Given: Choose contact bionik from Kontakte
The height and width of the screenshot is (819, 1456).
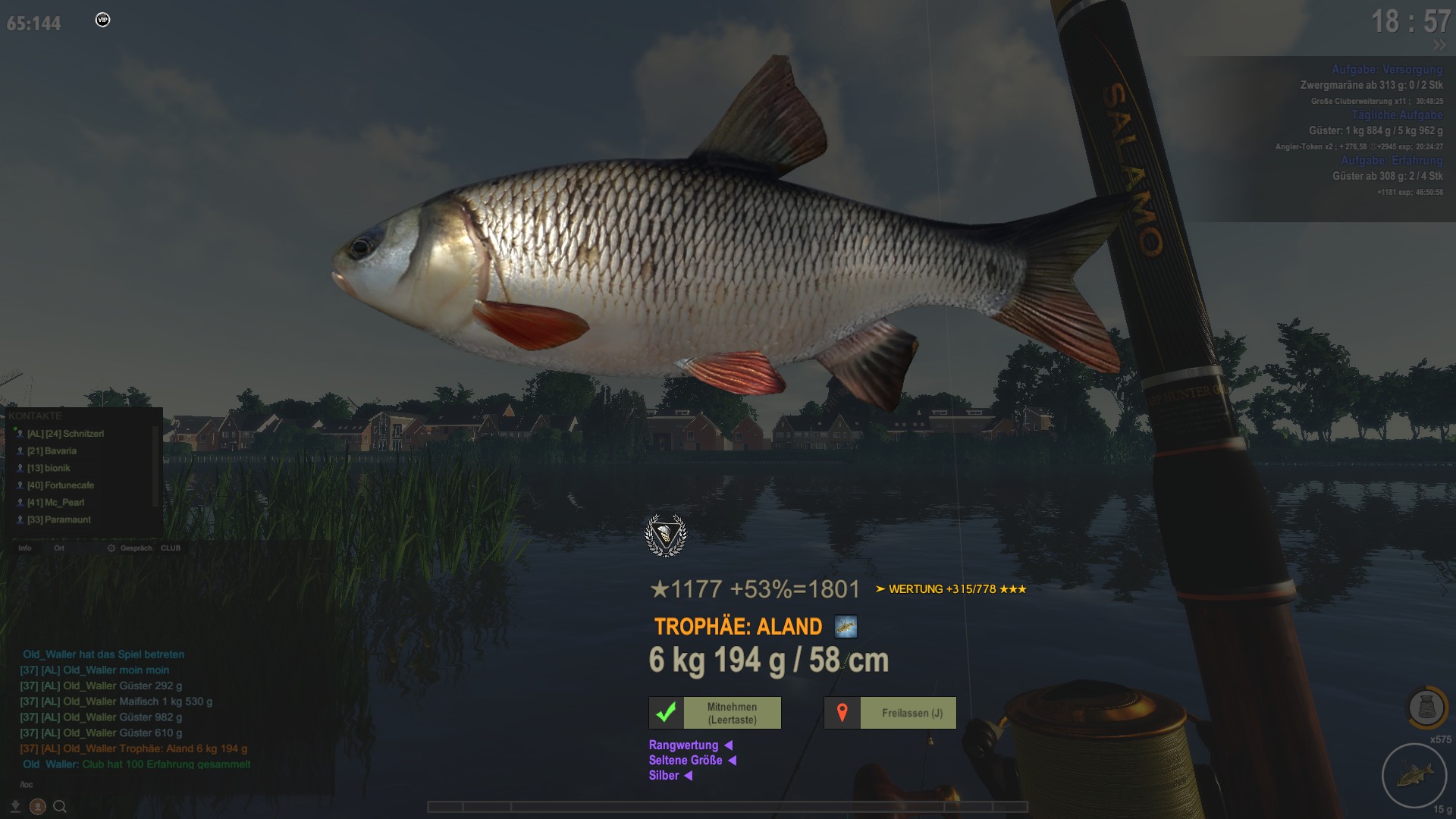Looking at the screenshot, I should tap(49, 469).
